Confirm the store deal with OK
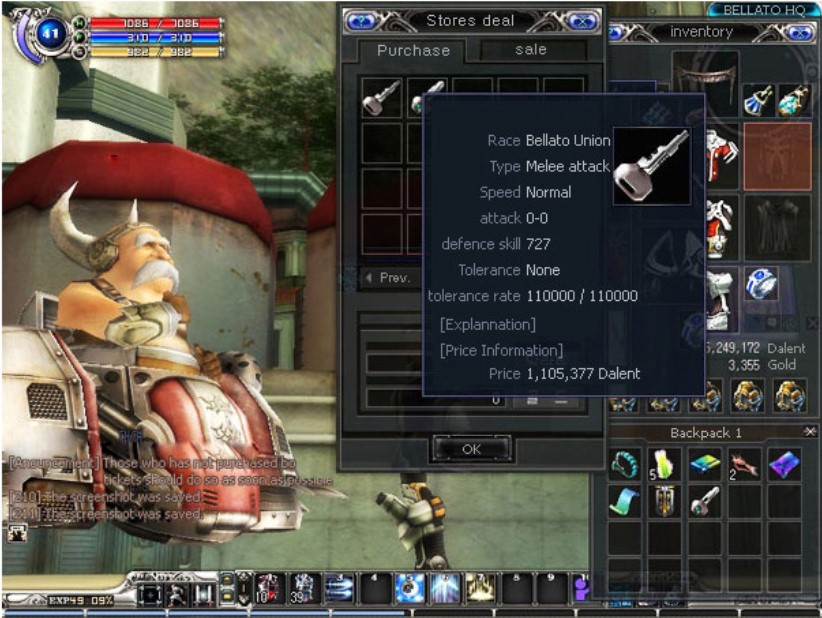This screenshot has width=822, height=618. [x=471, y=449]
